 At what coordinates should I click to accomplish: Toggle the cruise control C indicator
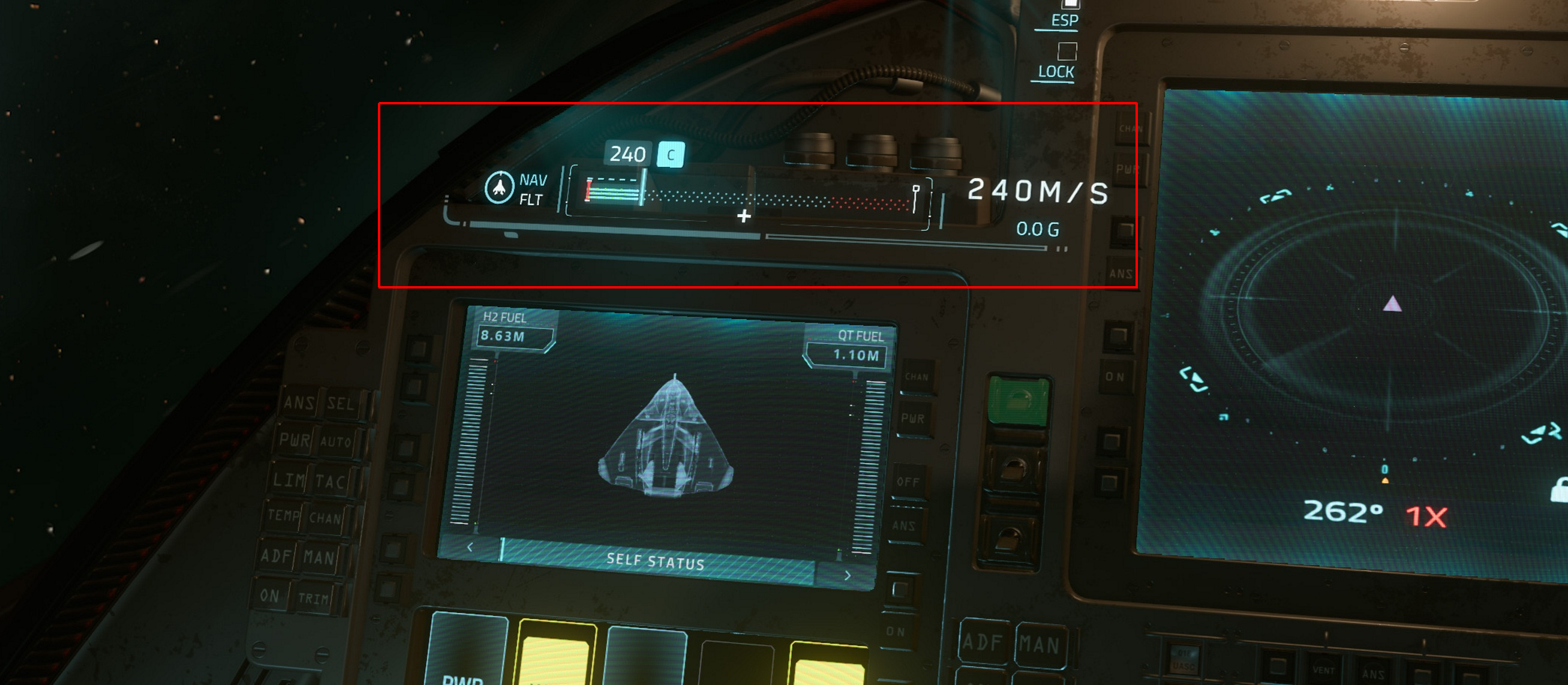pos(671,155)
